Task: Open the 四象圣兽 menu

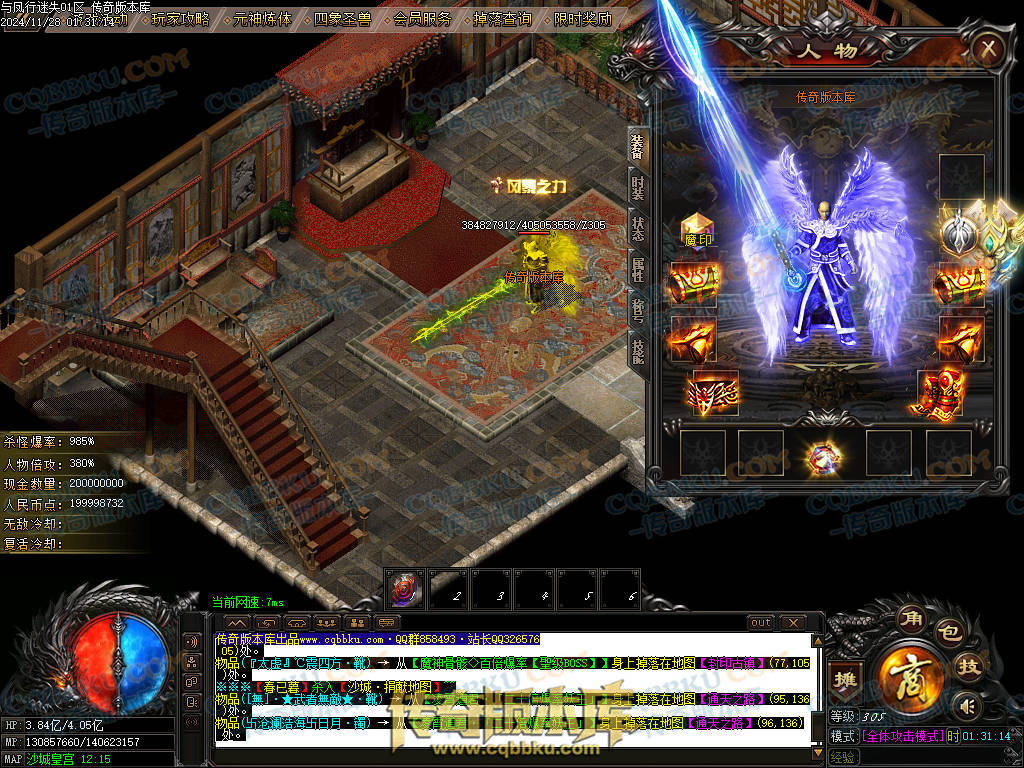Action: (x=343, y=19)
